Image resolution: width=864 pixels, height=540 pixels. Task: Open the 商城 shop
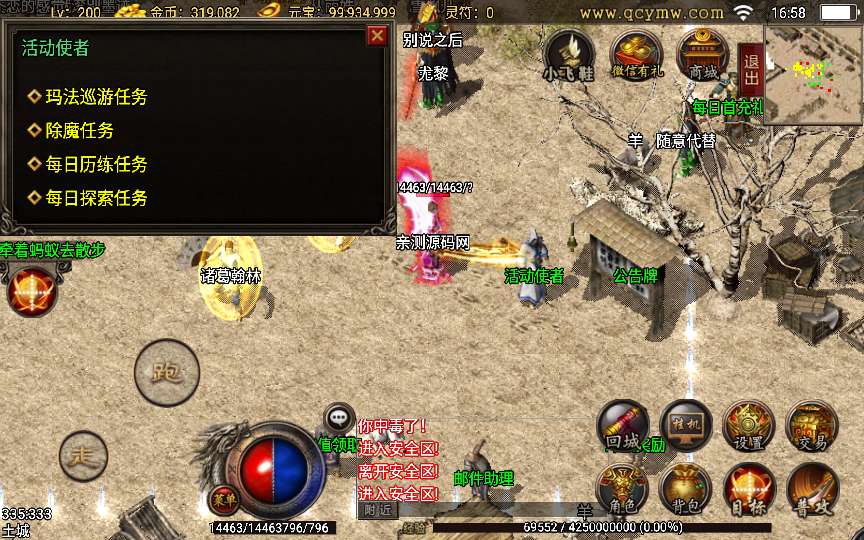click(702, 56)
